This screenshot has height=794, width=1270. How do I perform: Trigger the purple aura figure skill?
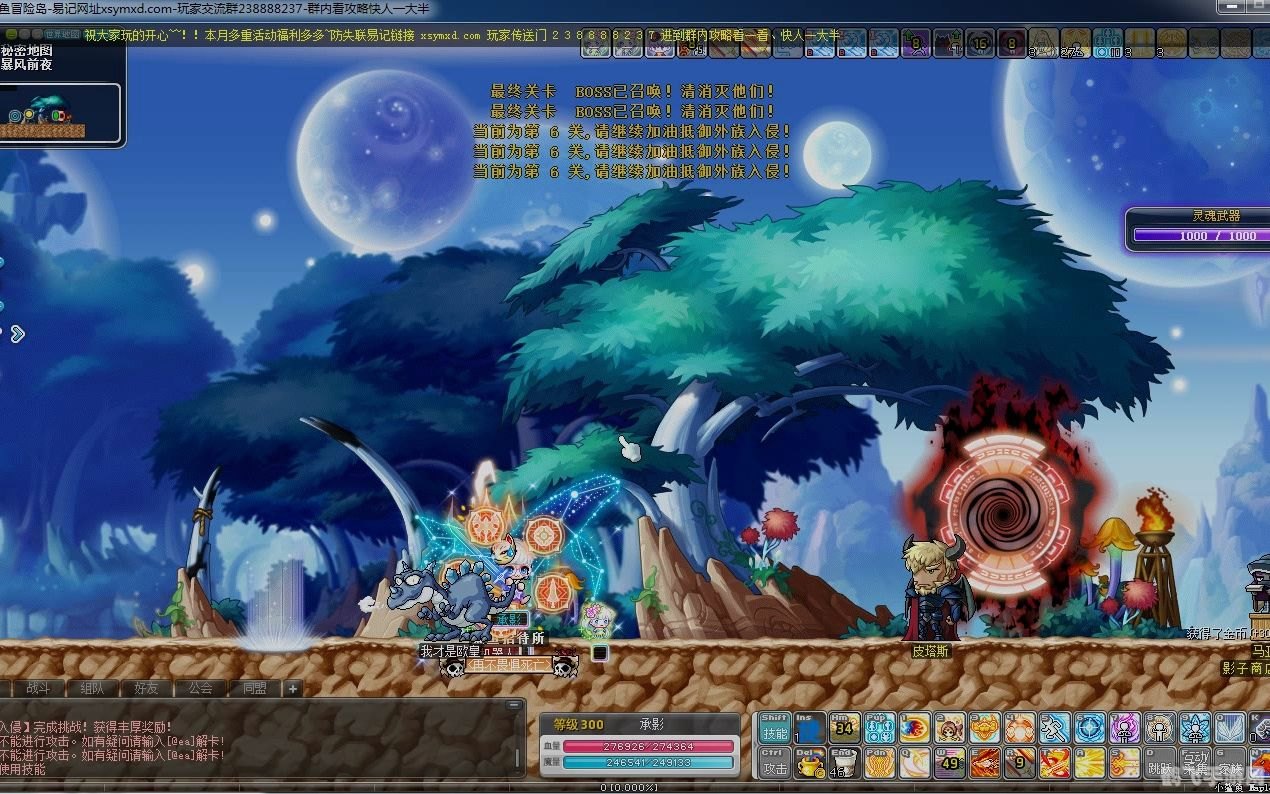(1124, 728)
